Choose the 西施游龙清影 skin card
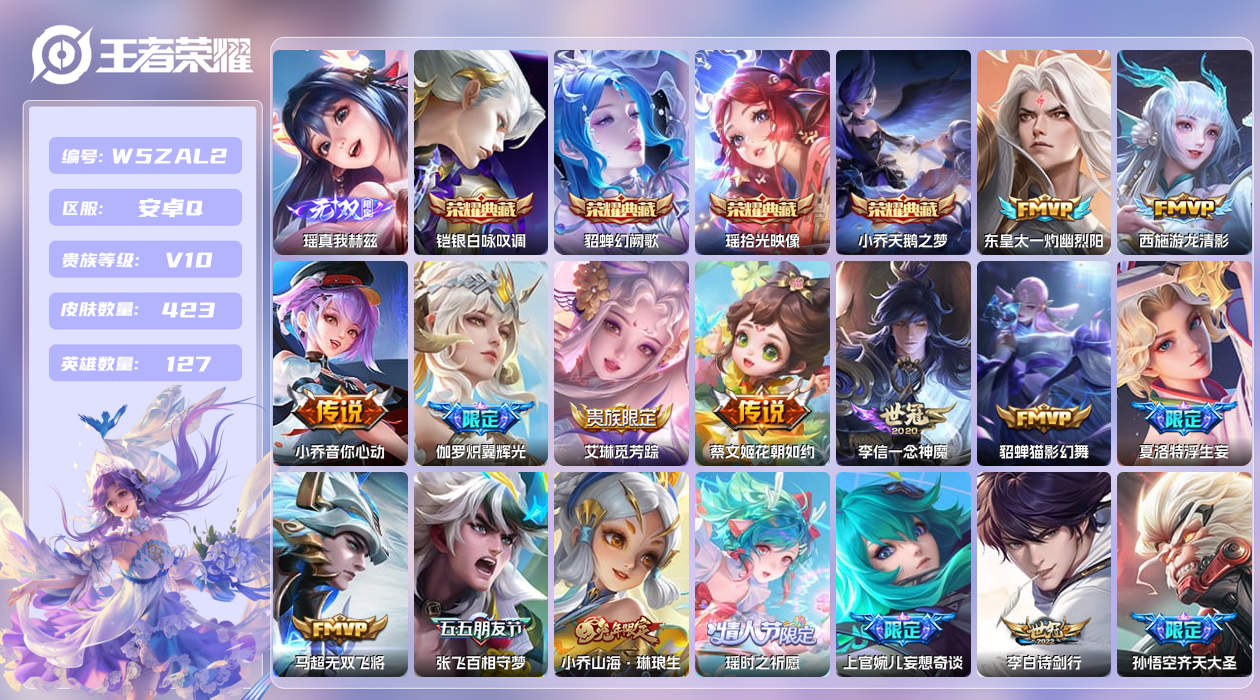 tap(1184, 152)
